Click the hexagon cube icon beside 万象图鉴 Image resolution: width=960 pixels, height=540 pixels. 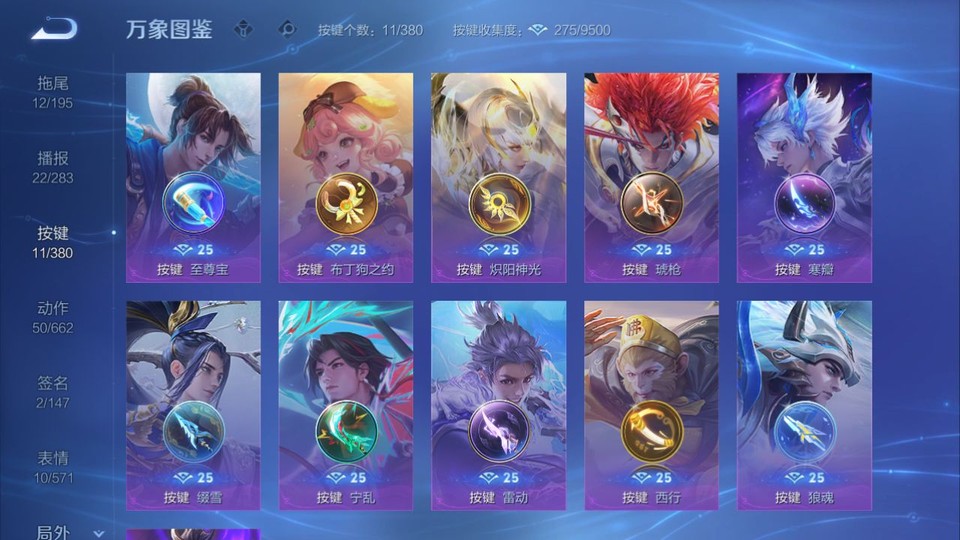(243, 29)
